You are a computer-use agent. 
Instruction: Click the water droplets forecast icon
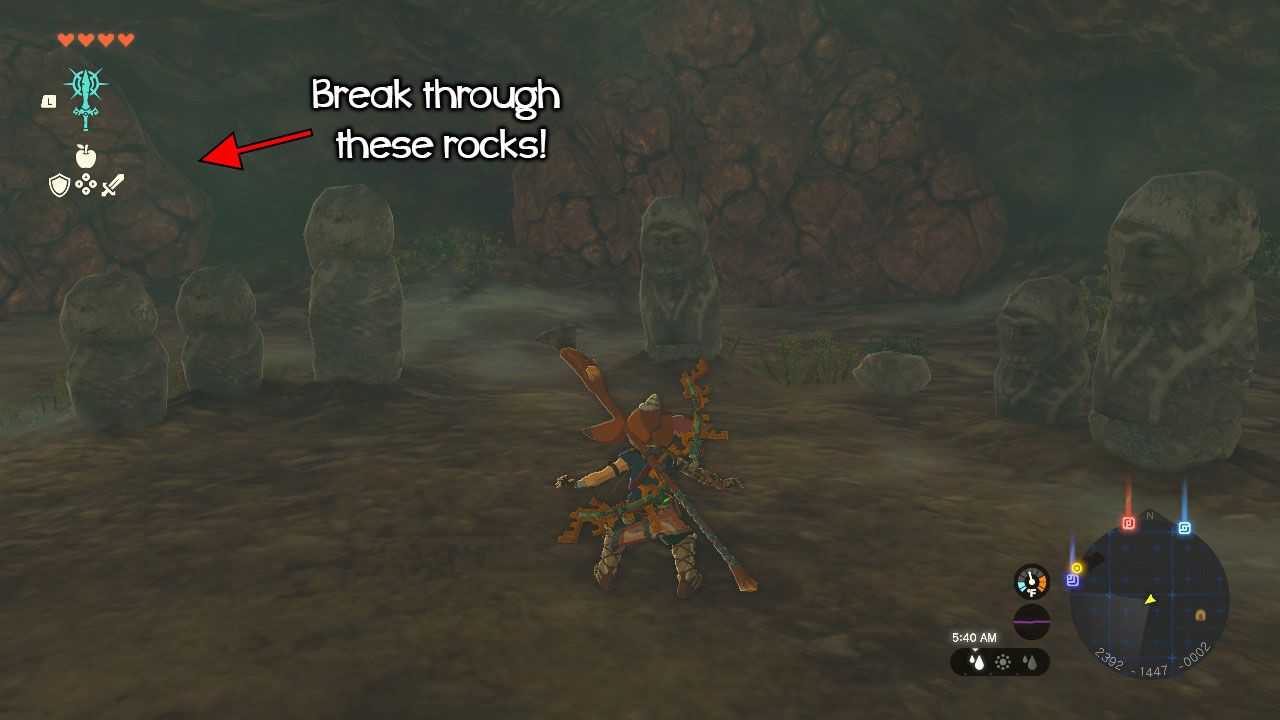pos(1031,661)
